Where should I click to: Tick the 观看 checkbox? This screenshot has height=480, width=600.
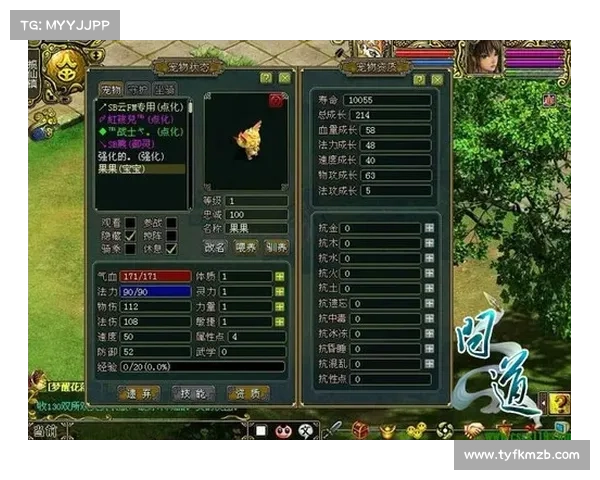130,222
